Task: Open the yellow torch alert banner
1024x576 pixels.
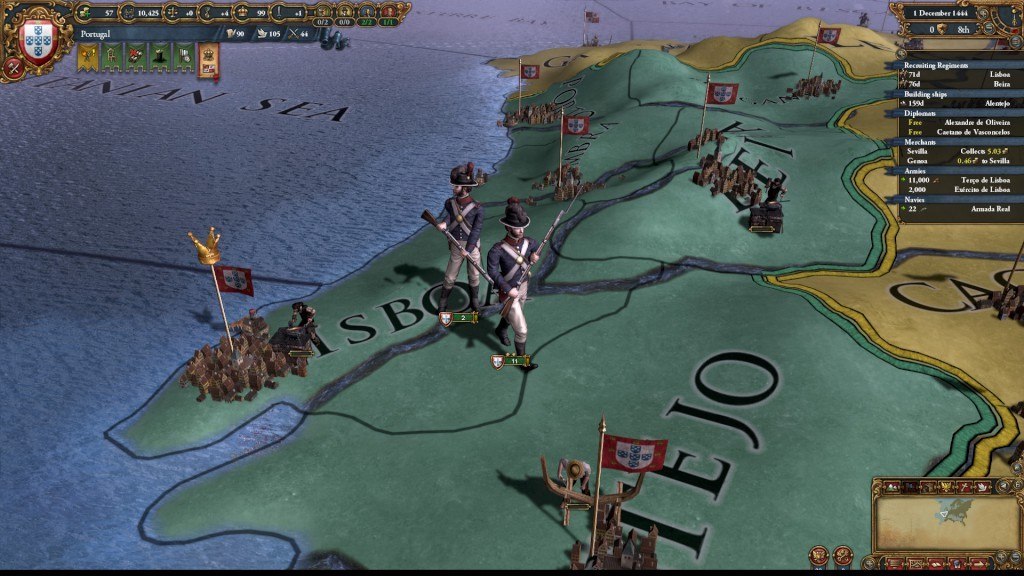Action: pyautogui.click(x=87, y=58)
